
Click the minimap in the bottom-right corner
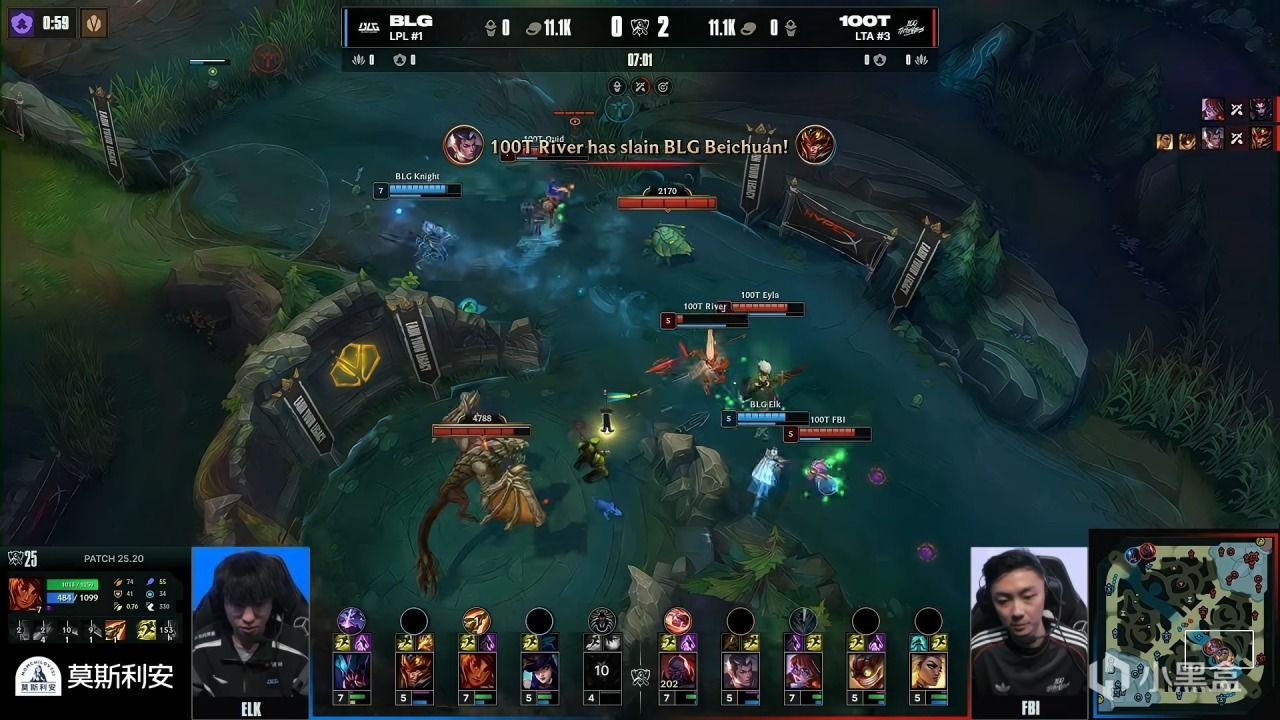1184,624
